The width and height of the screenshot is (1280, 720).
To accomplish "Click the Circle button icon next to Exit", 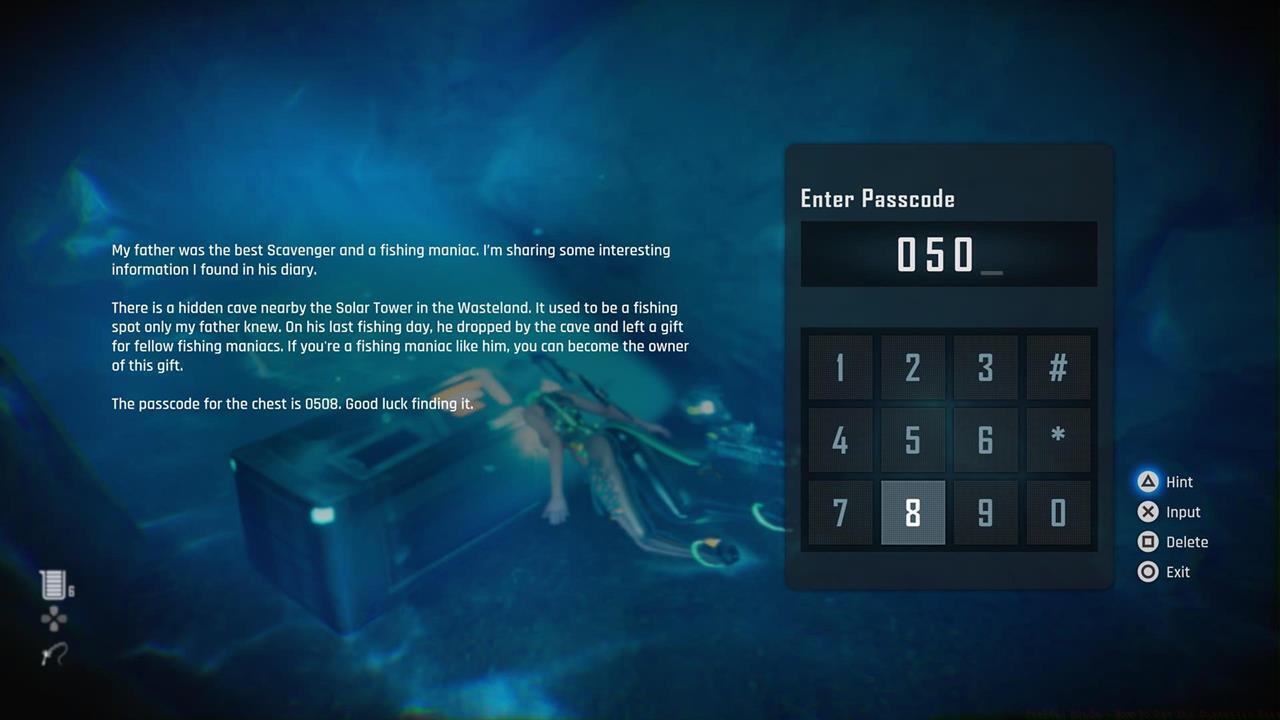I will pyautogui.click(x=1148, y=571).
